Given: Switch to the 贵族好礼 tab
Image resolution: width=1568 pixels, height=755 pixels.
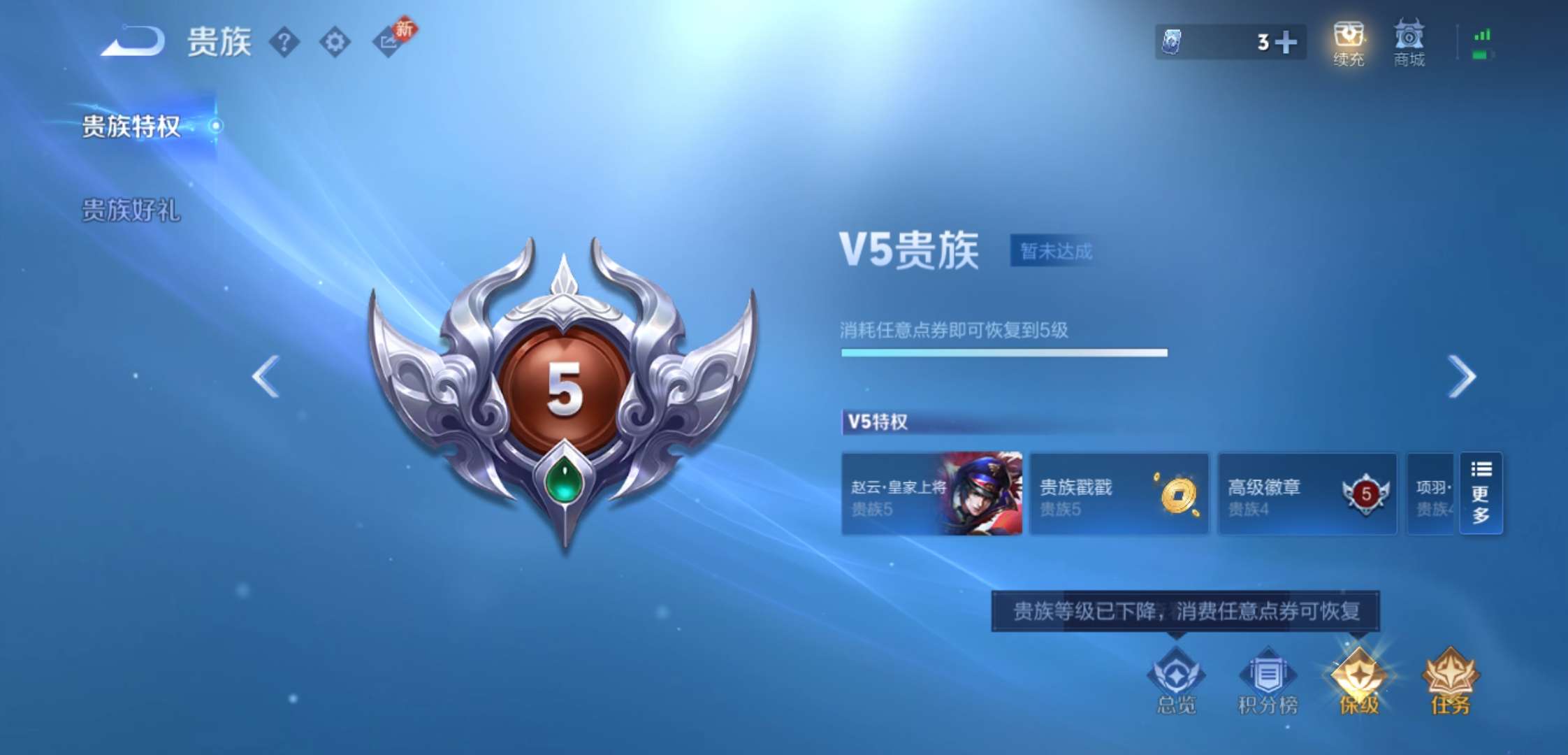Looking at the screenshot, I should click(130, 208).
